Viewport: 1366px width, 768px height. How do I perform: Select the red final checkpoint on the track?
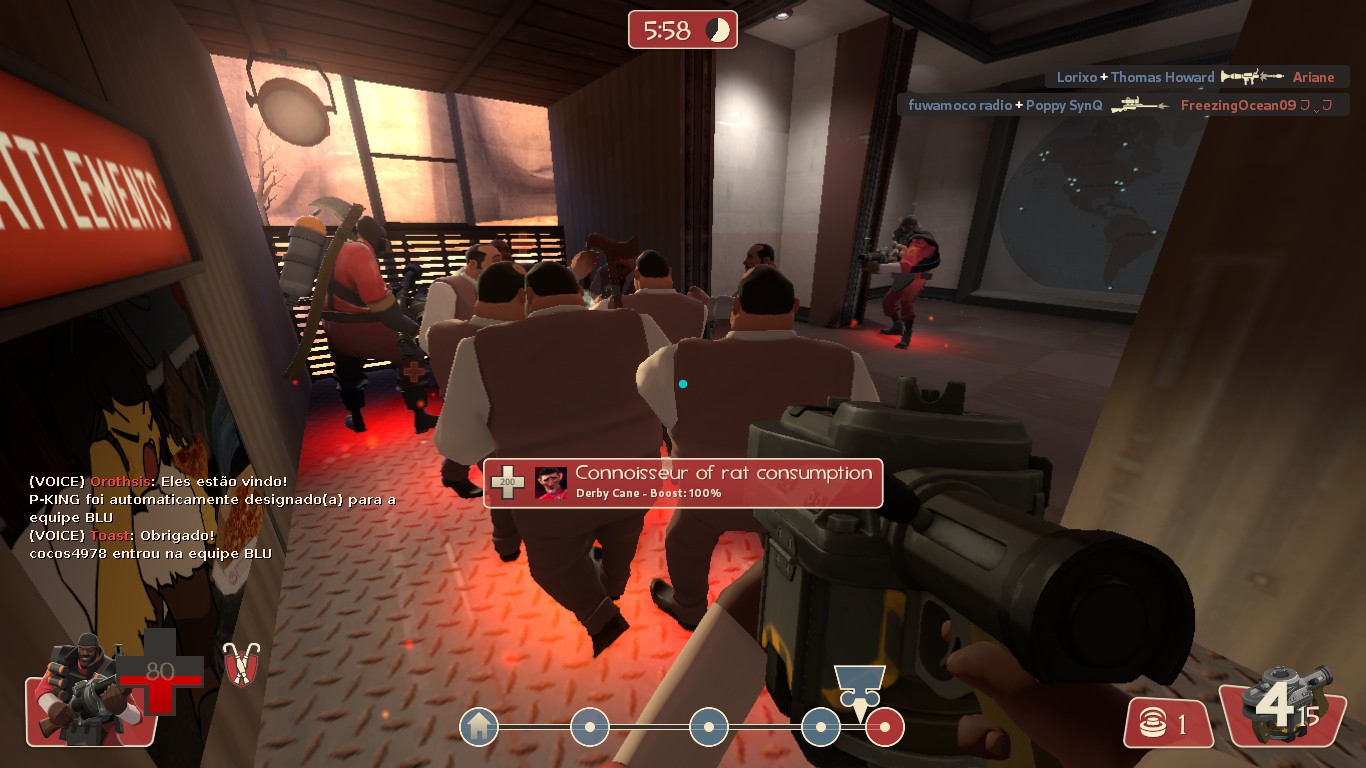(885, 727)
